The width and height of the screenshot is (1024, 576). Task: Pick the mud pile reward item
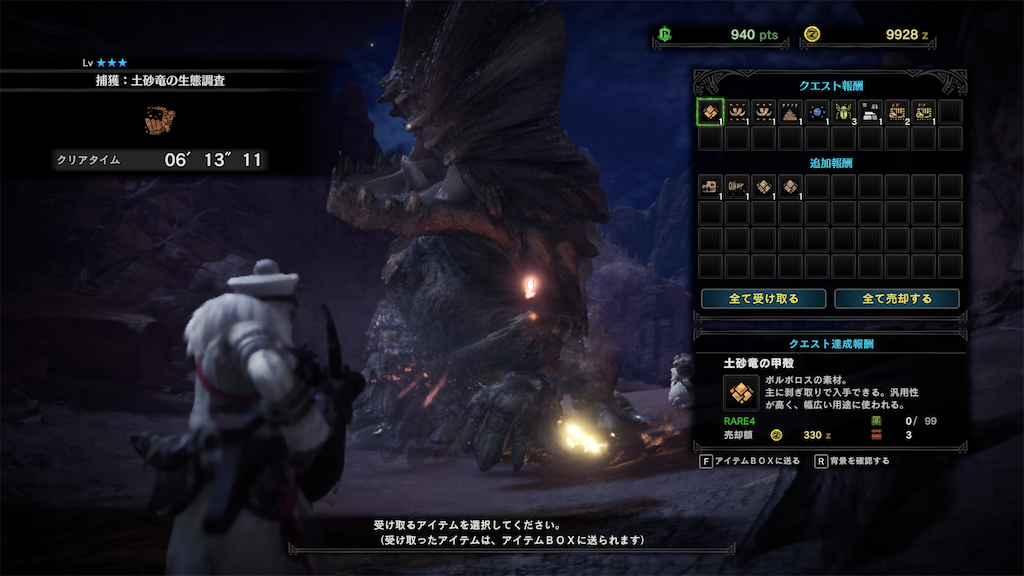[791, 111]
